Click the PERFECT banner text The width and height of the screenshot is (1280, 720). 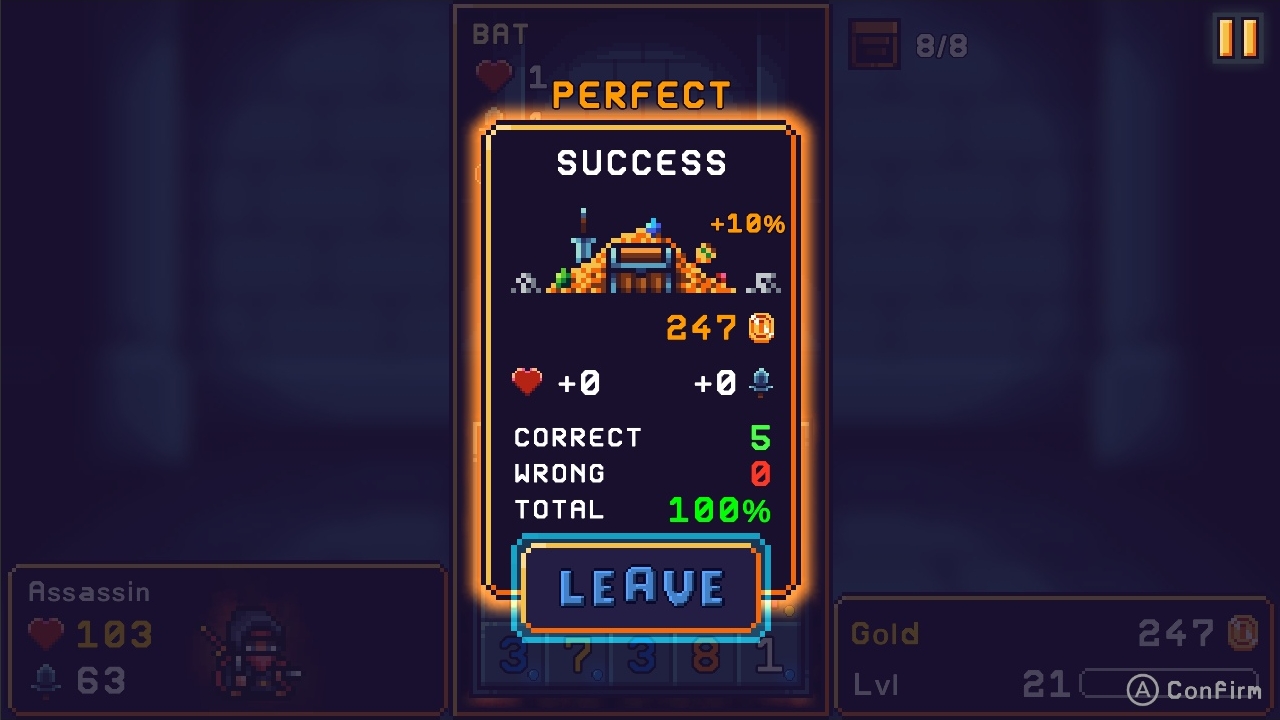coord(640,95)
